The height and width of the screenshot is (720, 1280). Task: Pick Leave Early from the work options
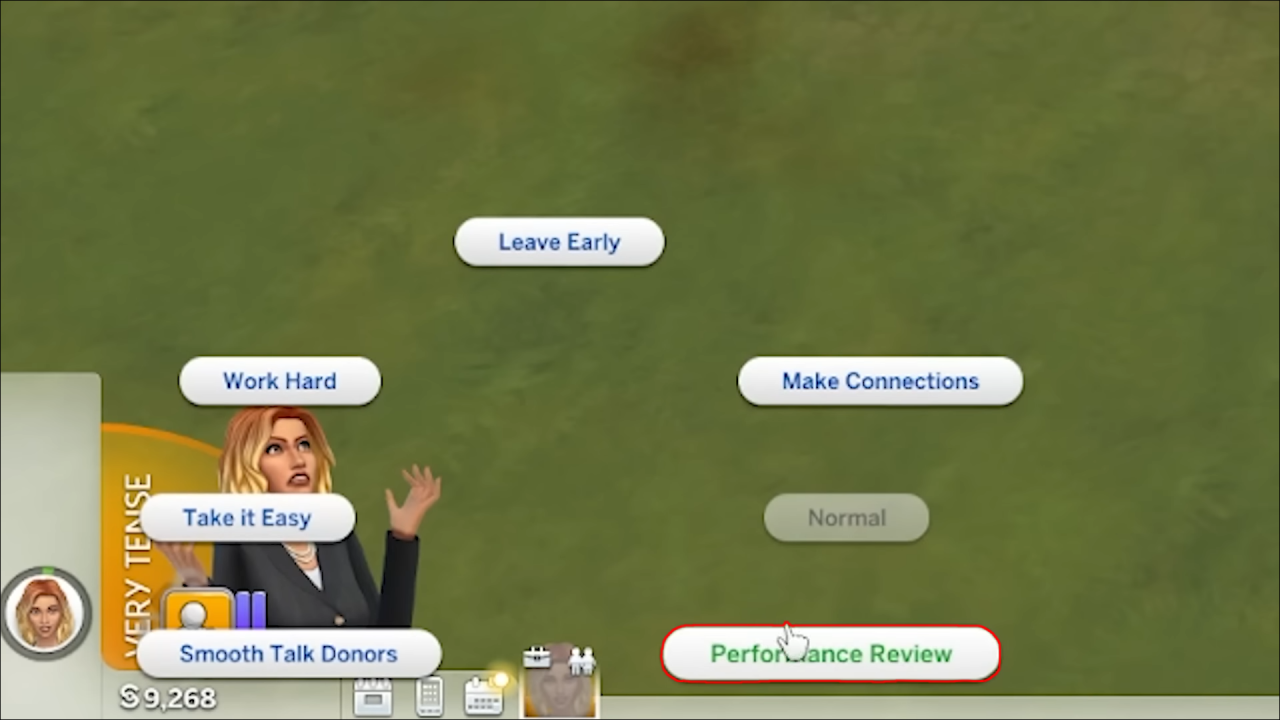pos(558,241)
